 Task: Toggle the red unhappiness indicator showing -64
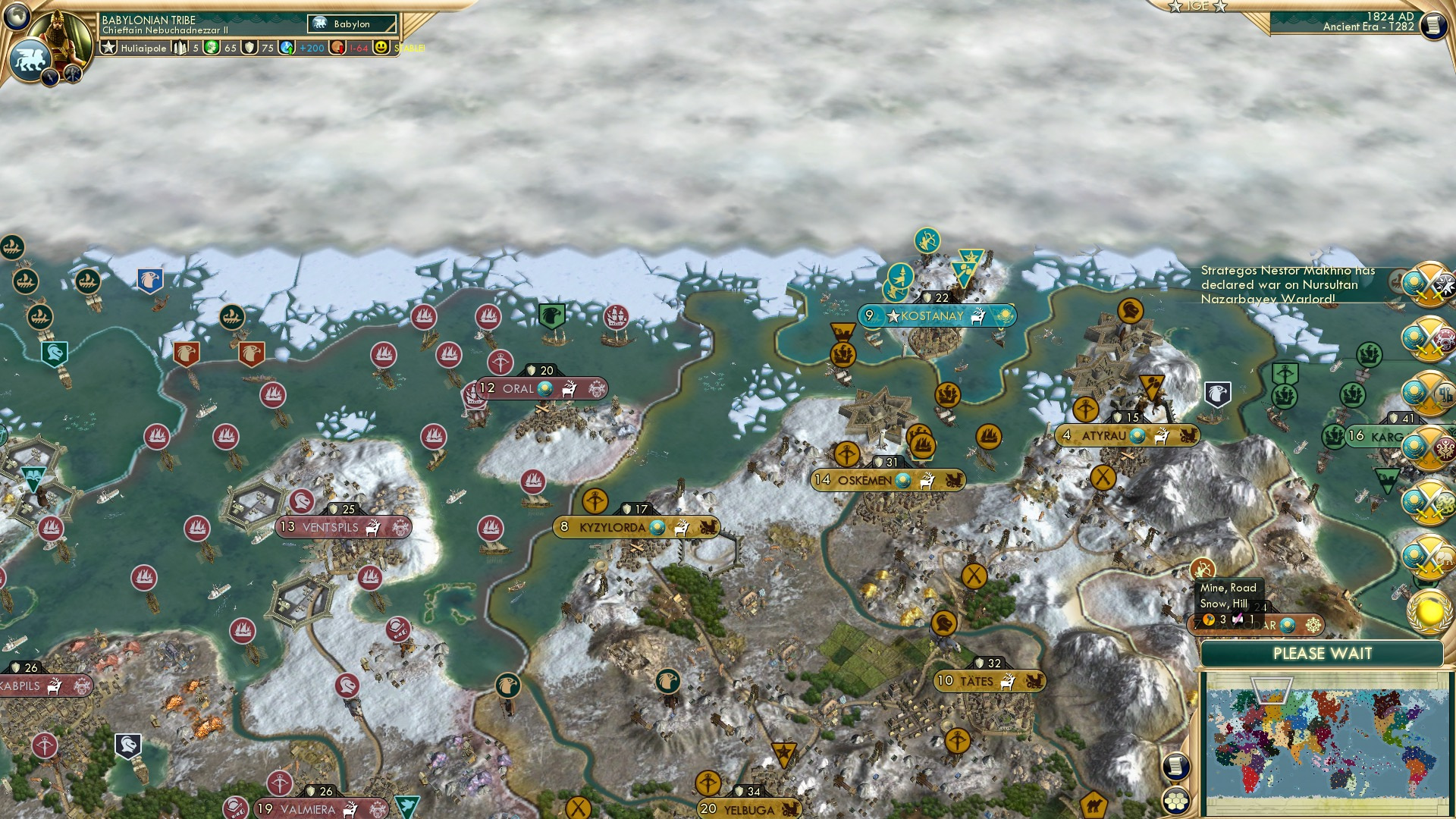337,48
